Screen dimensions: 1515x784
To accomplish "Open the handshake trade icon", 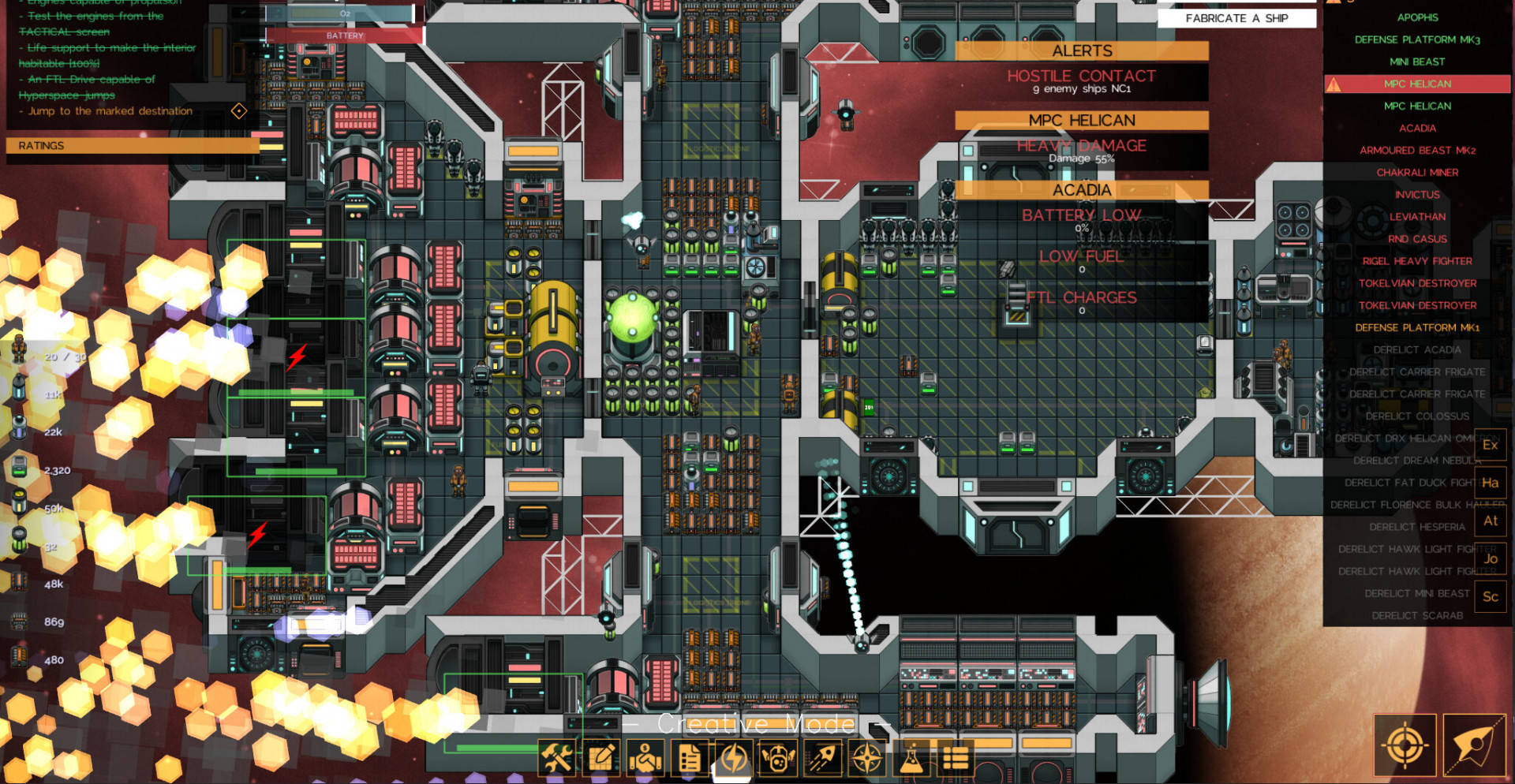I will pos(645,759).
